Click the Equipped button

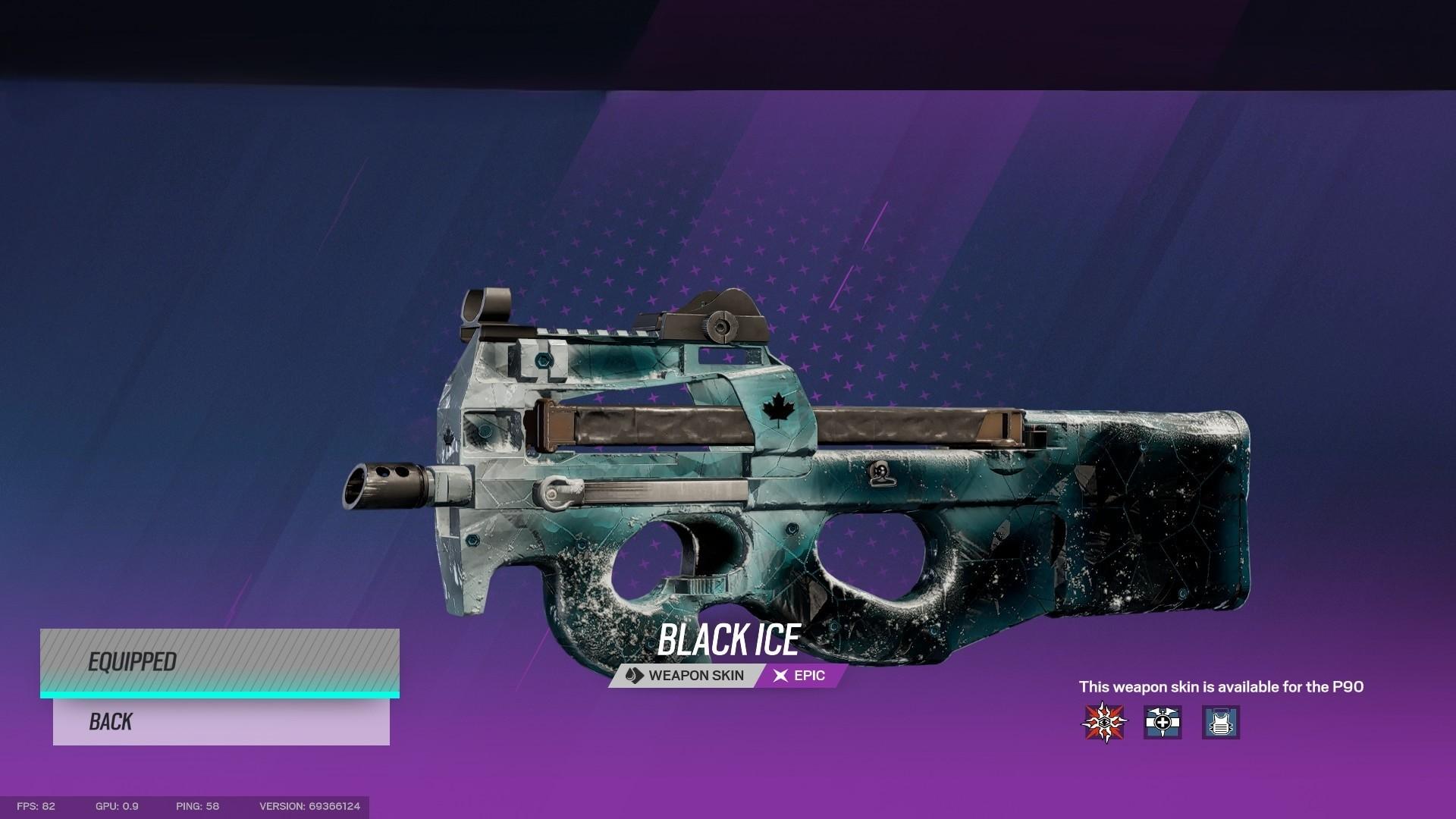tap(220, 661)
